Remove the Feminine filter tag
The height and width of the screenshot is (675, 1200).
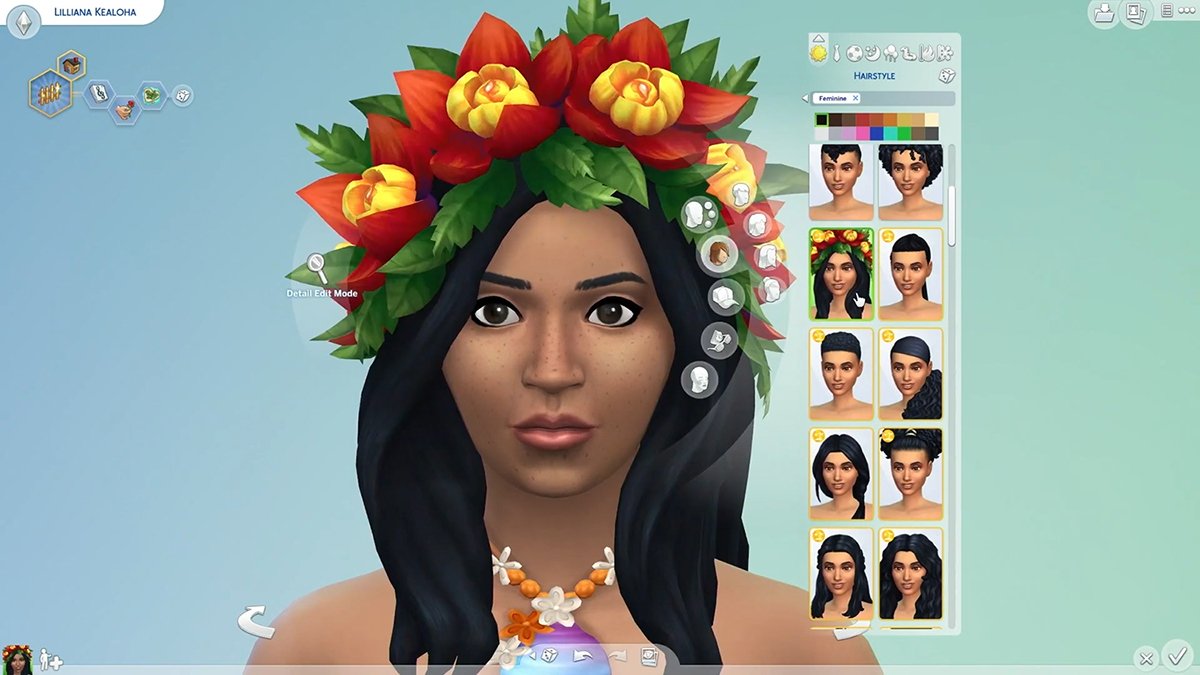[855, 98]
